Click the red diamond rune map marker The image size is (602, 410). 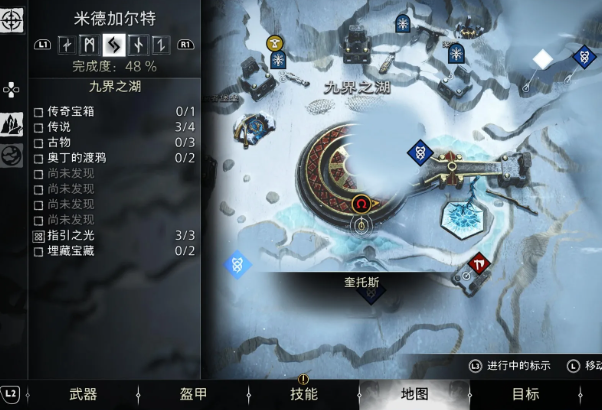[x=479, y=263]
